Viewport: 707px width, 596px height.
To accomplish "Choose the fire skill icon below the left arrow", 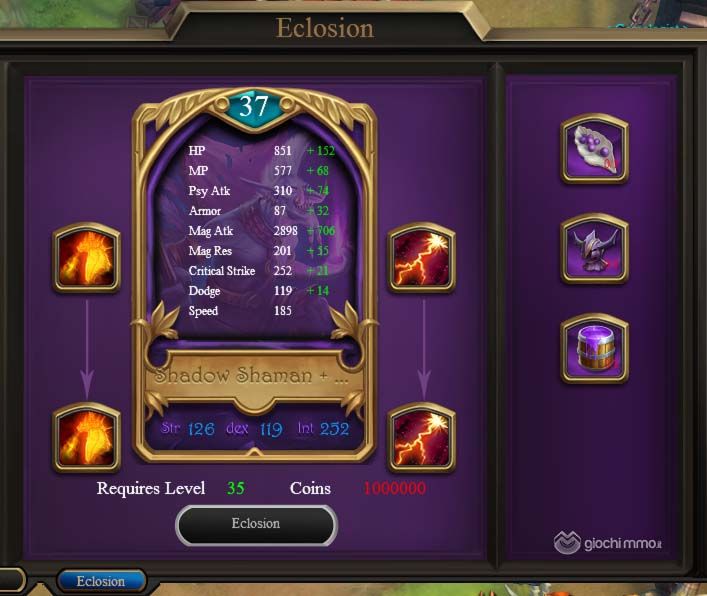I will 87,437.
